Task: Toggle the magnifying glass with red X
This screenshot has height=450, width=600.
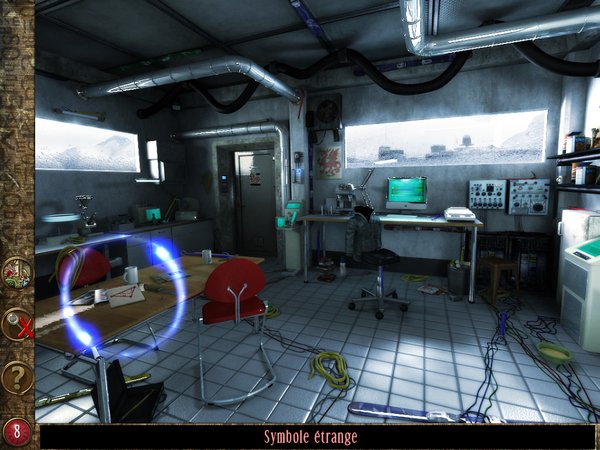Action: 17,324
